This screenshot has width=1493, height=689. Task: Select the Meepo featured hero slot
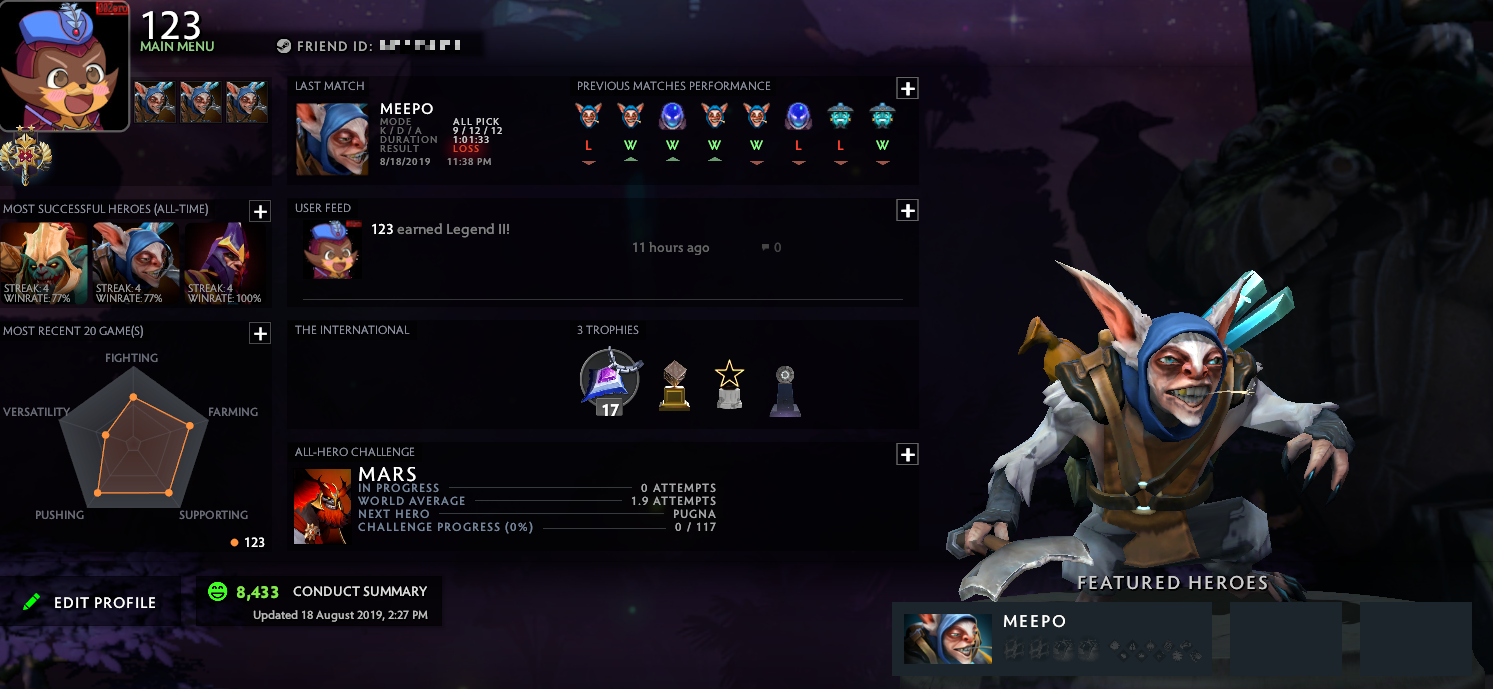[x=1051, y=638]
